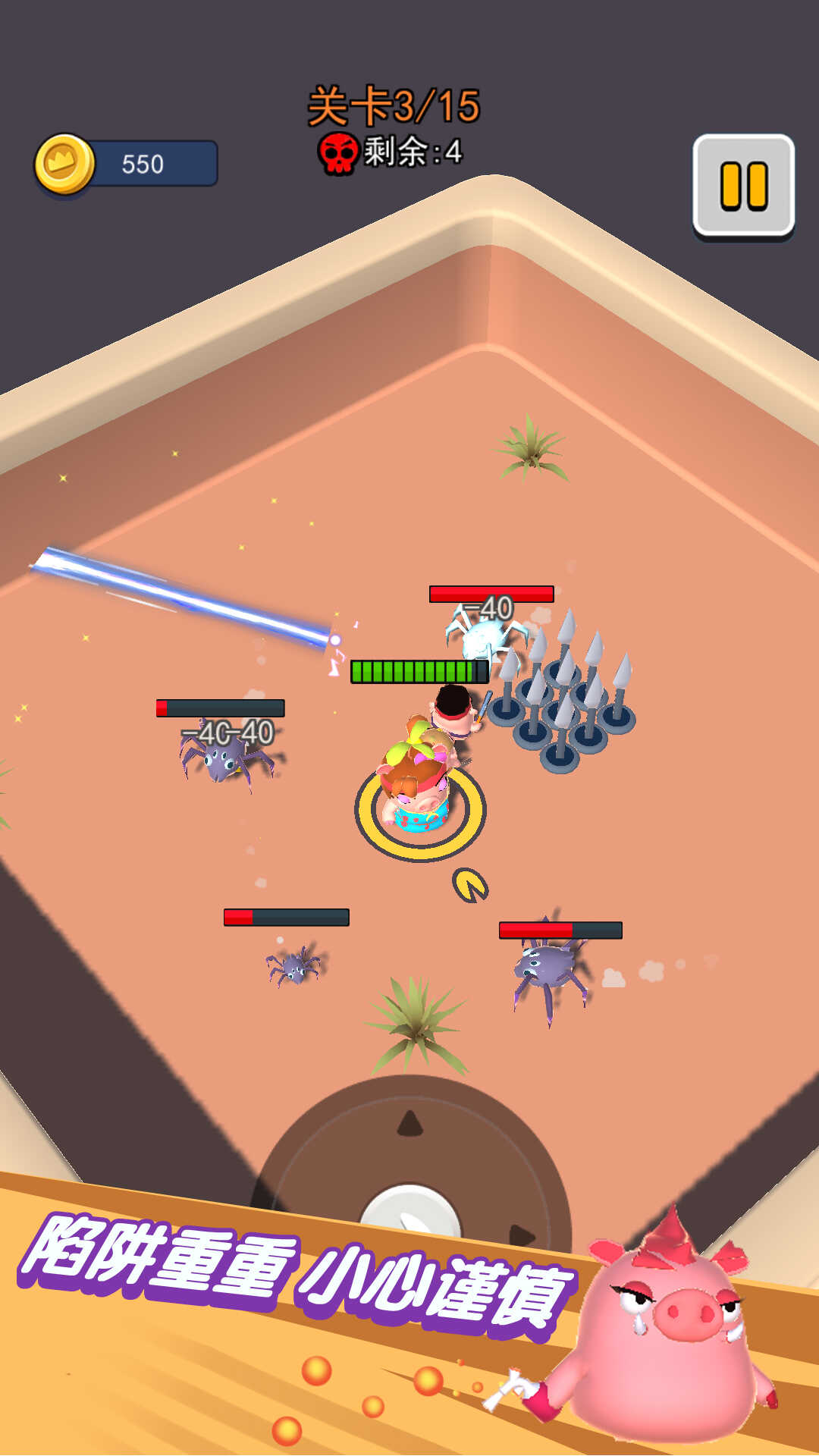Tap the gold crown coin icon
This screenshot has width=819, height=1456.
(x=65, y=164)
